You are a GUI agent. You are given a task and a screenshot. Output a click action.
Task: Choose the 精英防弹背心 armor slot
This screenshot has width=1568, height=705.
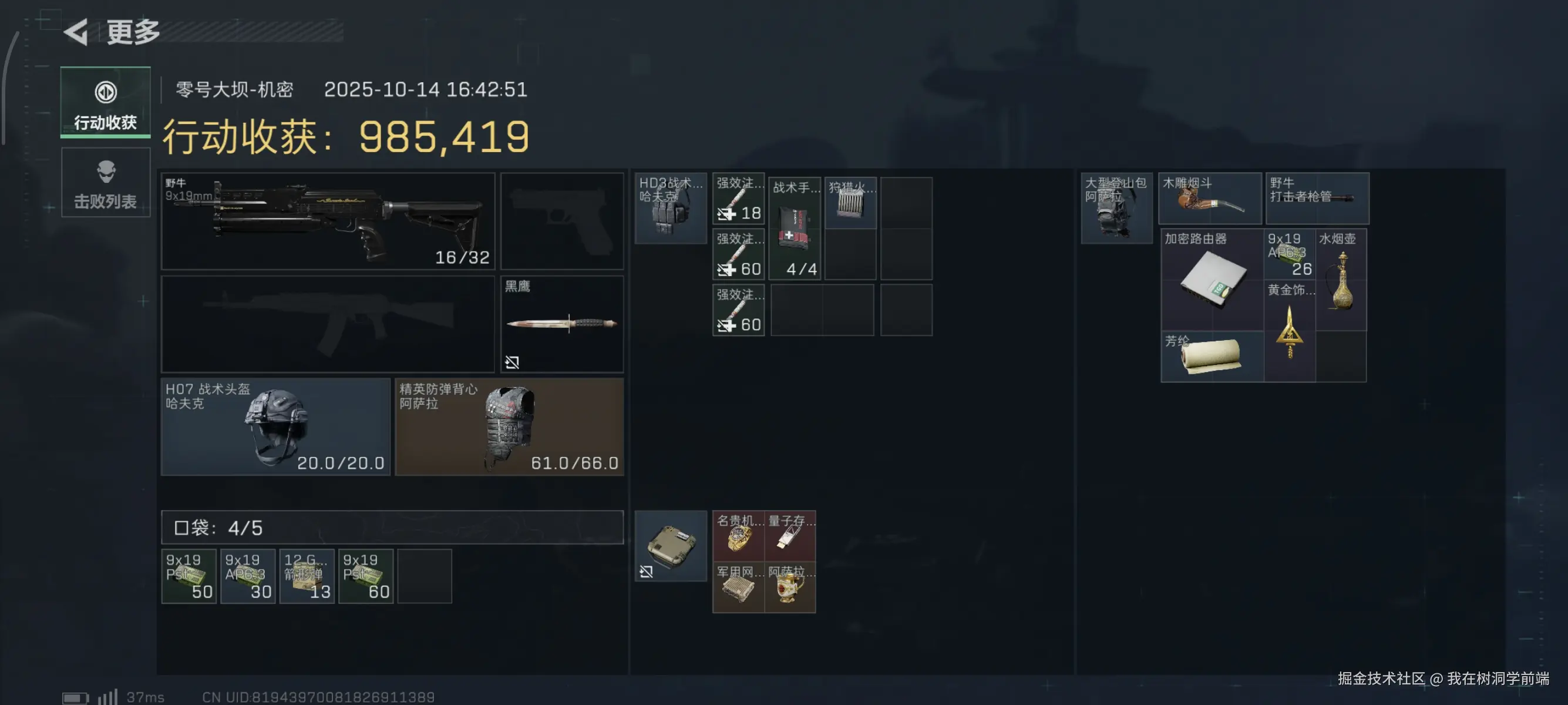pyautogui.click(x=509, y=426)
